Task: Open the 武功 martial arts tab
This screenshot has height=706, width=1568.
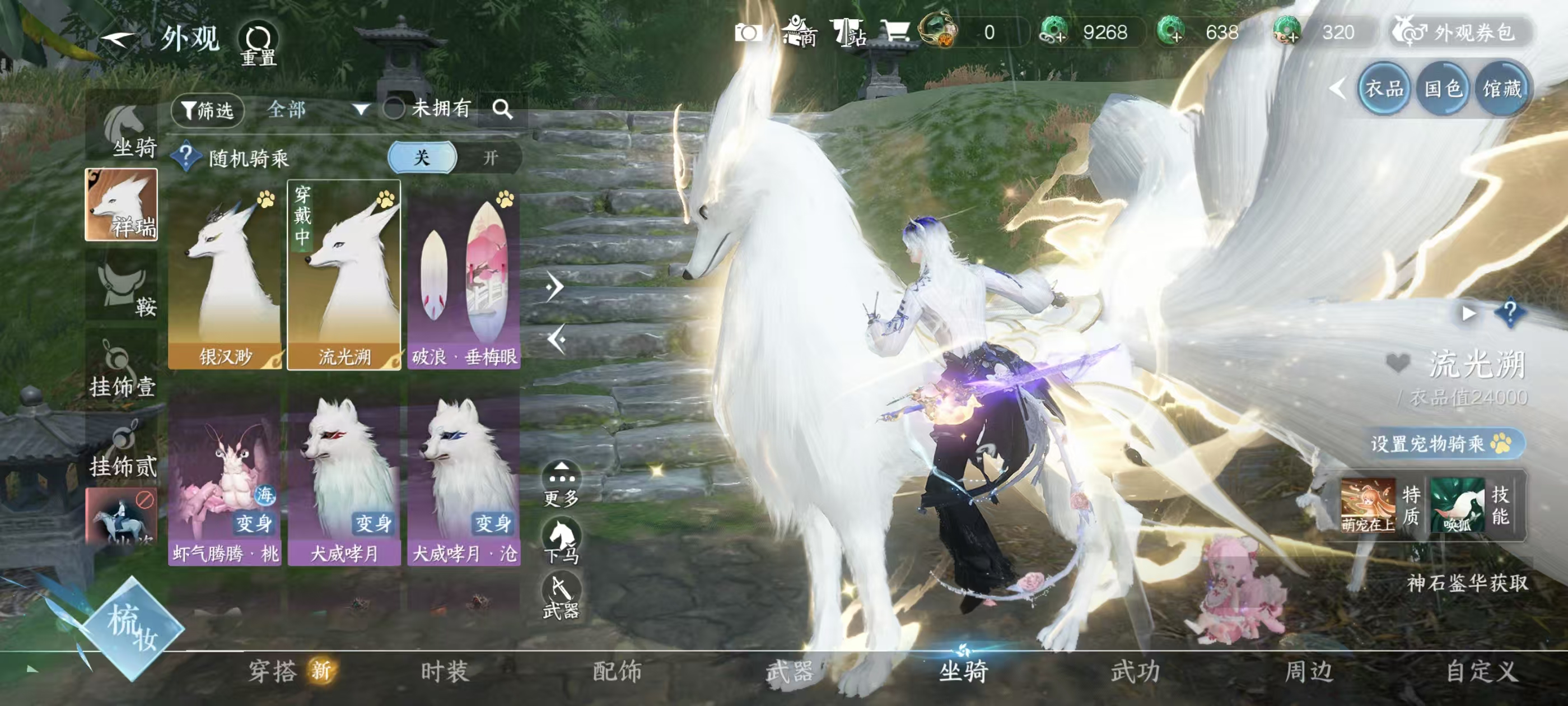Action: pyautogui.click(x=1135, y=671)
